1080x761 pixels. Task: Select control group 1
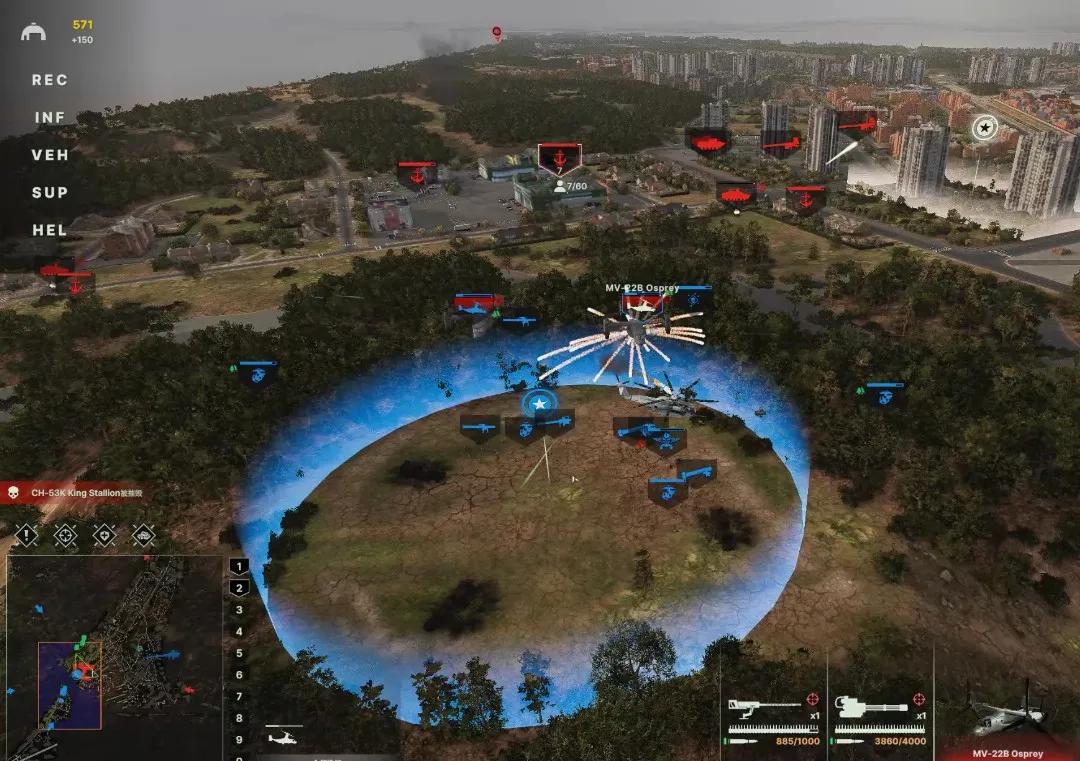tap(239, 566)
